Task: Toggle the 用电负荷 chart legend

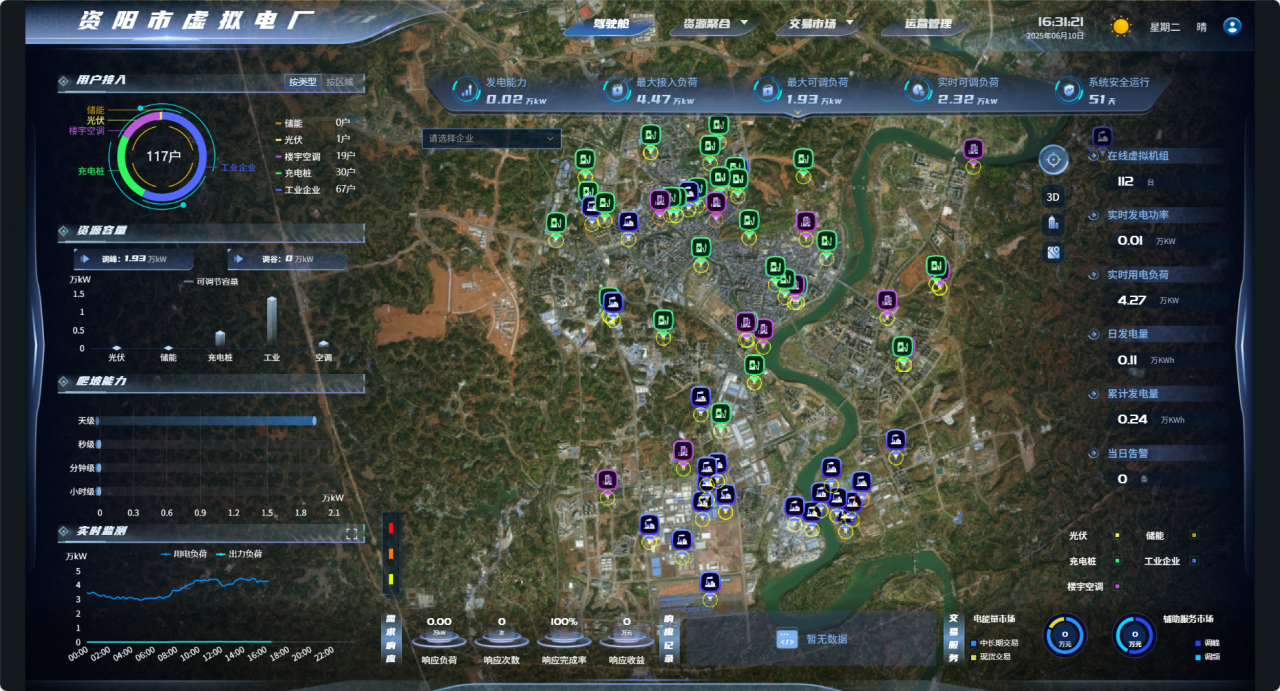Action: click(x=184, y=553)
